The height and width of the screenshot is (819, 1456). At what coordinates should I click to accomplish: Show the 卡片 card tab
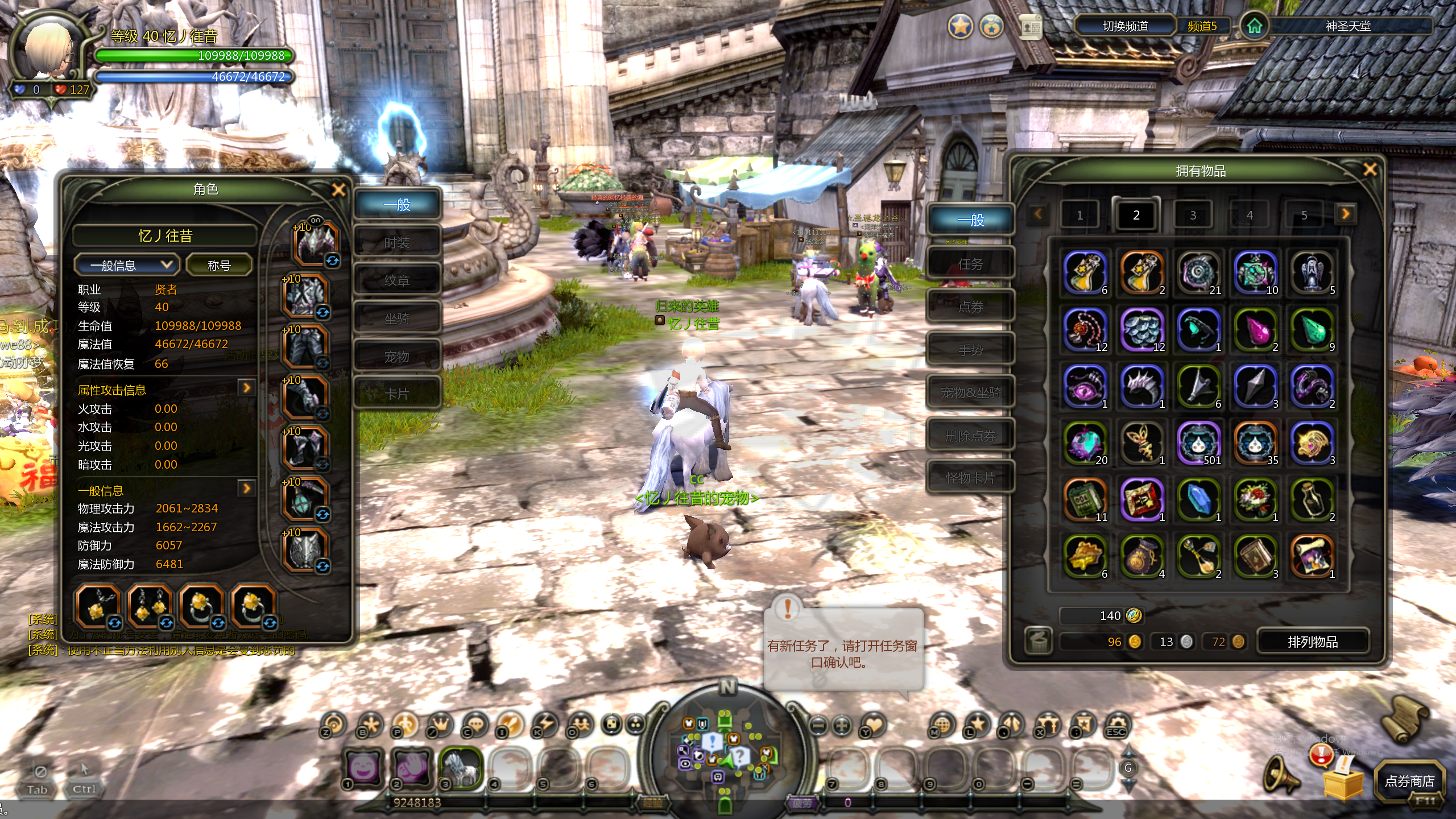click(397, 394)
